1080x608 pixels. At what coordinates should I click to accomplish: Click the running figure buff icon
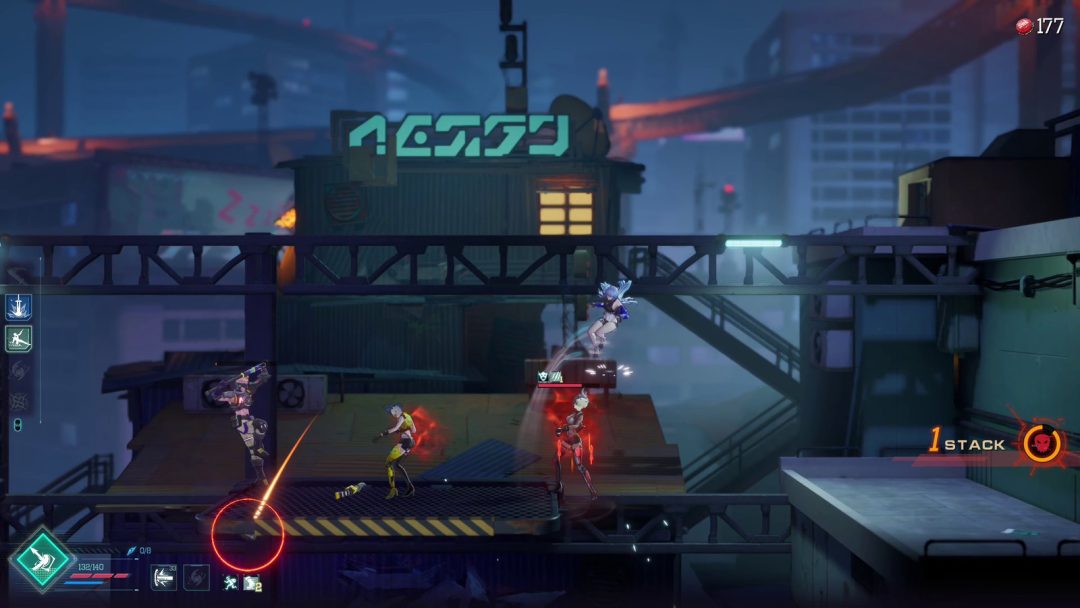coord(231,582)
